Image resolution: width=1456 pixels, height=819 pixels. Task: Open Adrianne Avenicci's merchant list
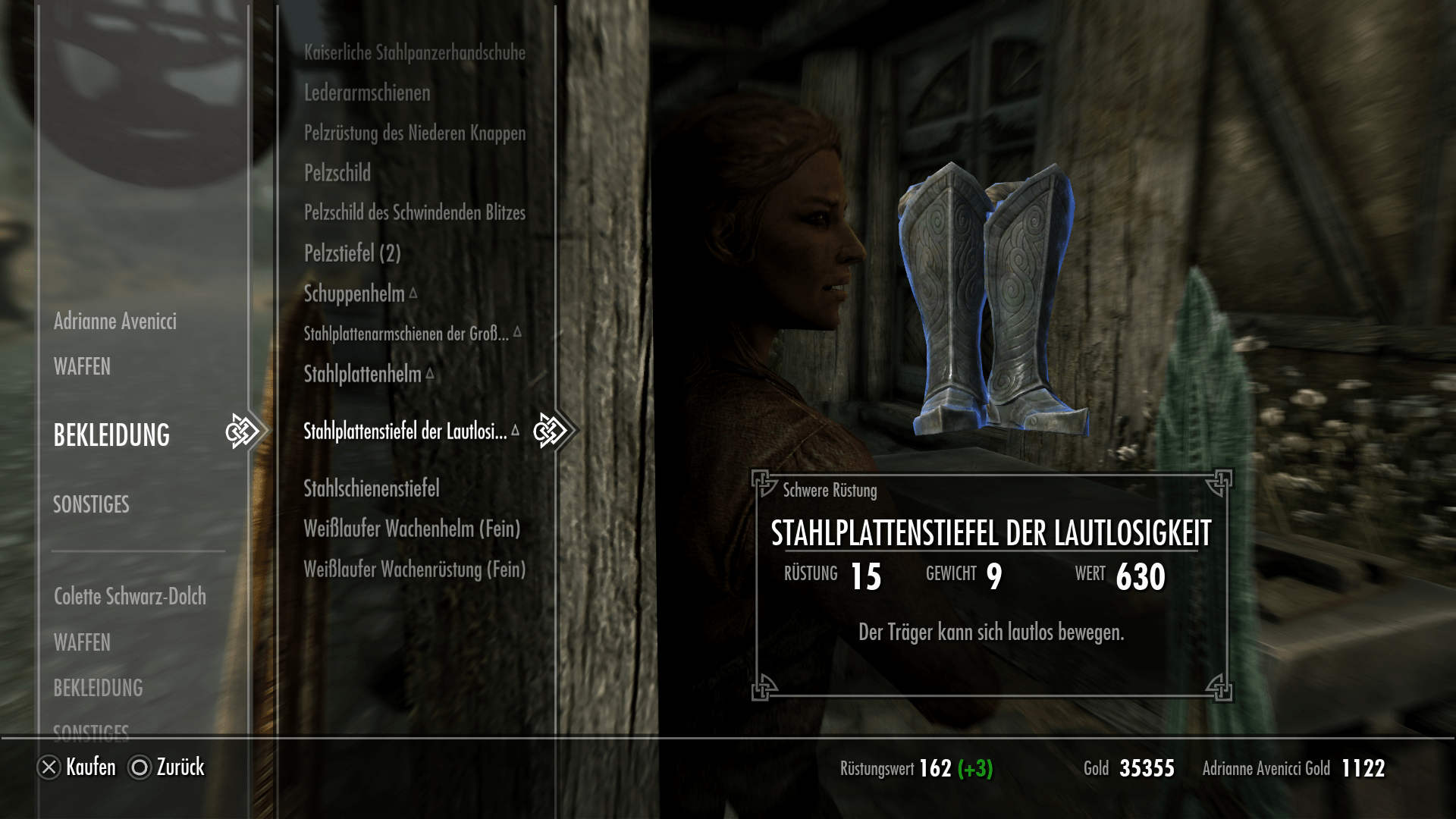coord(115,321)
